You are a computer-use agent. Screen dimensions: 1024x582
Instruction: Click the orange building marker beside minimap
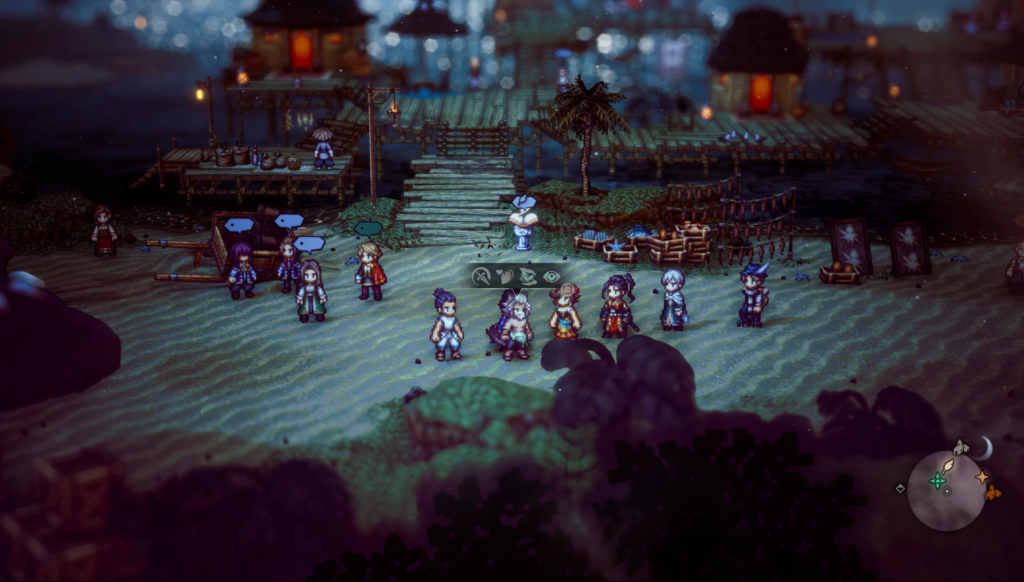tap(993, 492)
